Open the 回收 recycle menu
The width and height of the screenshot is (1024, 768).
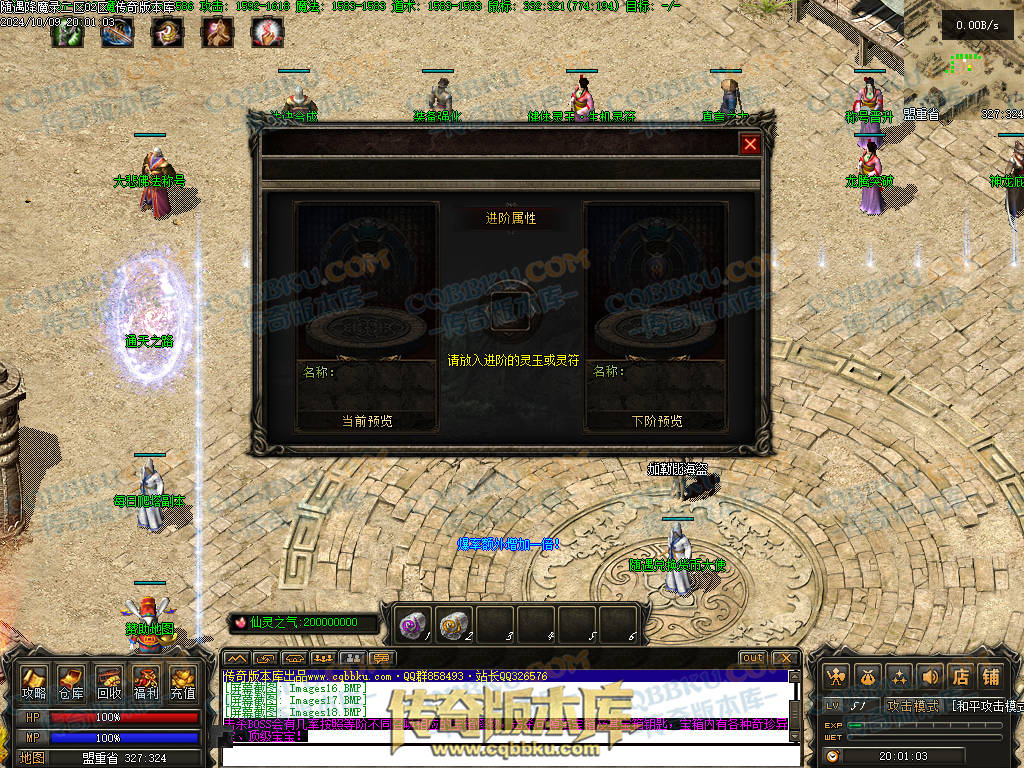[x=109, y=681]
